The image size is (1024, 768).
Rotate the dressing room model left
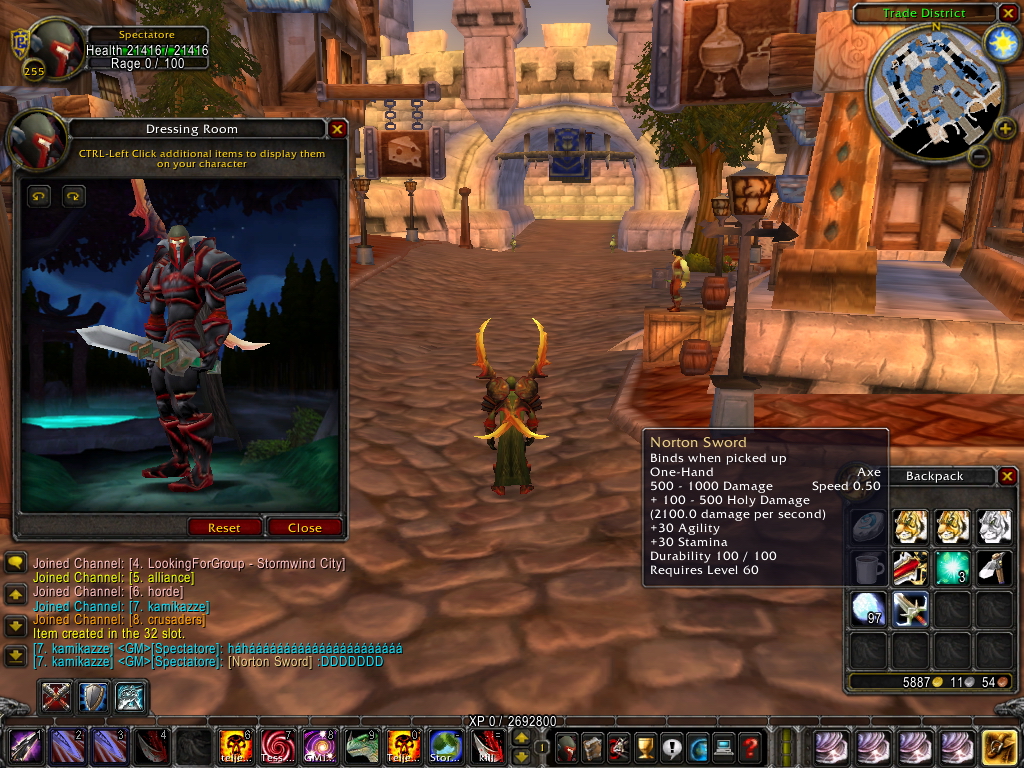pyautogui.click(x=39, y=196)
